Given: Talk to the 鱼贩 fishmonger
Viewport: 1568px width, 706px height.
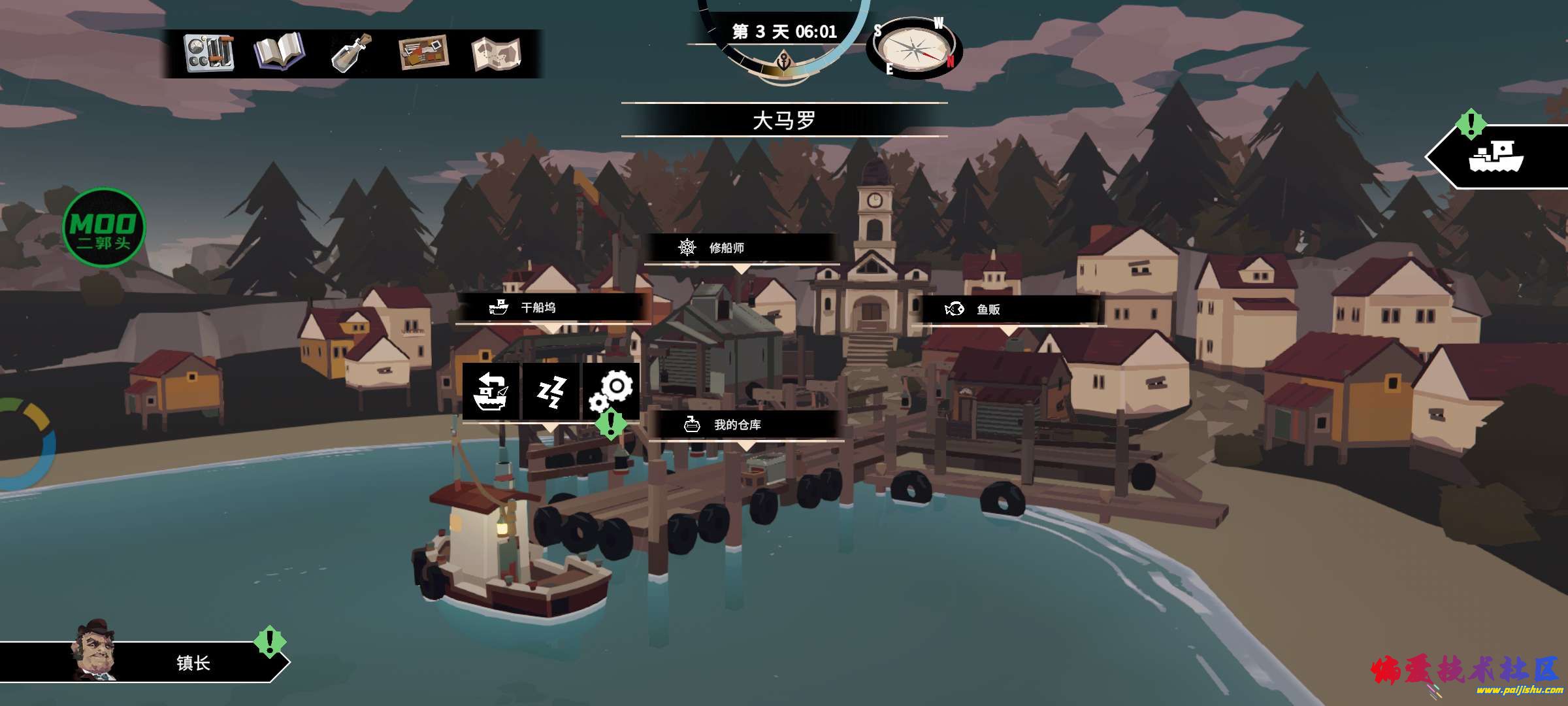Looking at the screenshot, I should click(x=1007, y=309).
